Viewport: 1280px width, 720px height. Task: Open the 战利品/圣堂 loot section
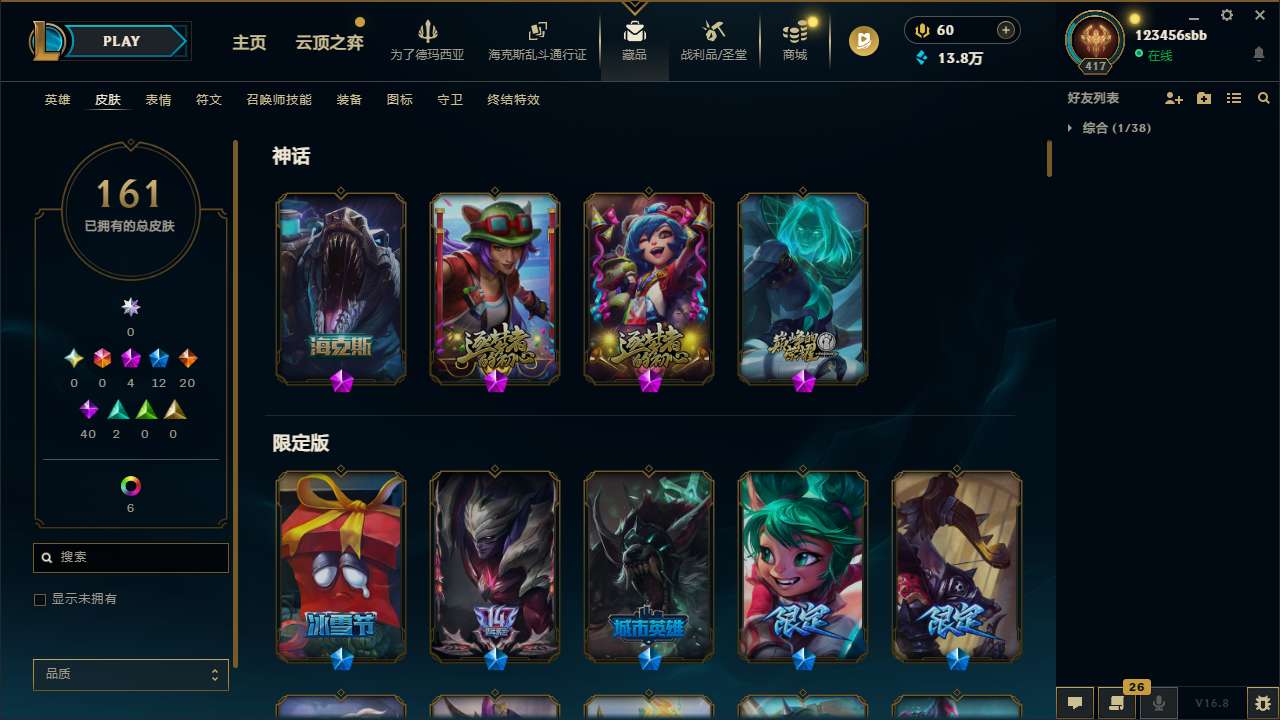point(713,42)
